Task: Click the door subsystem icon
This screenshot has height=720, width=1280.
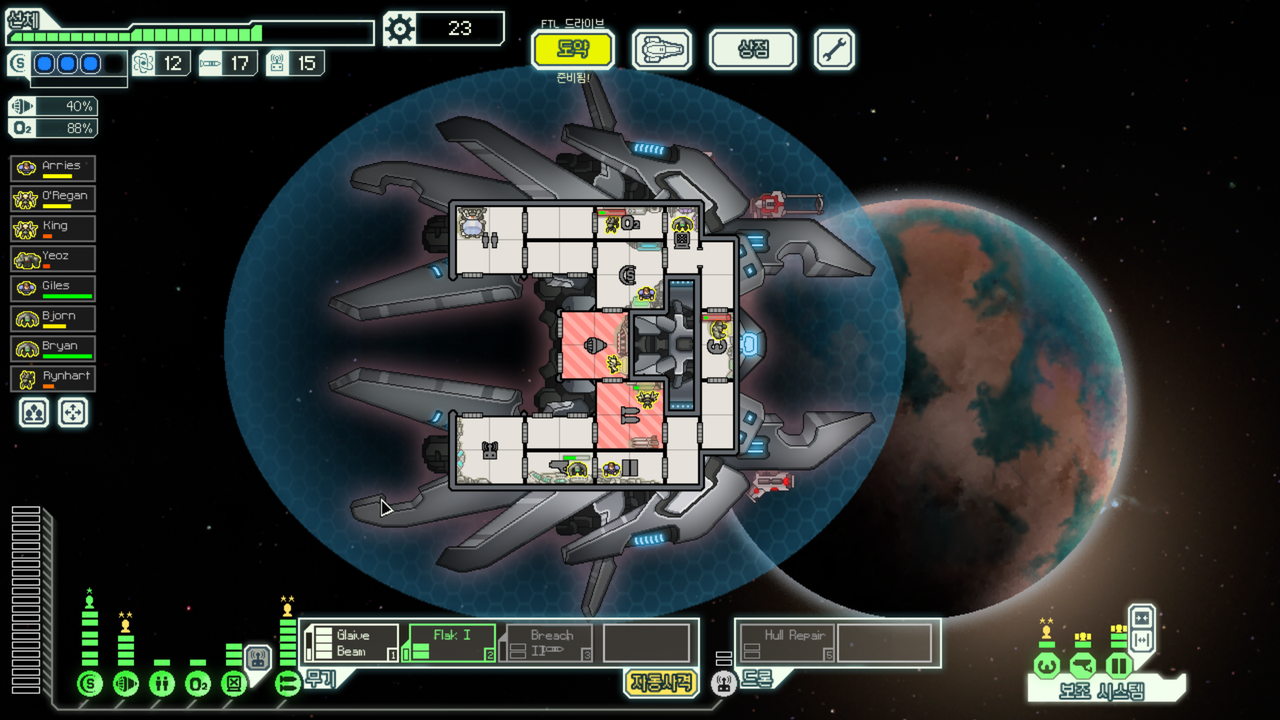Action: (x=1117, y=665)
